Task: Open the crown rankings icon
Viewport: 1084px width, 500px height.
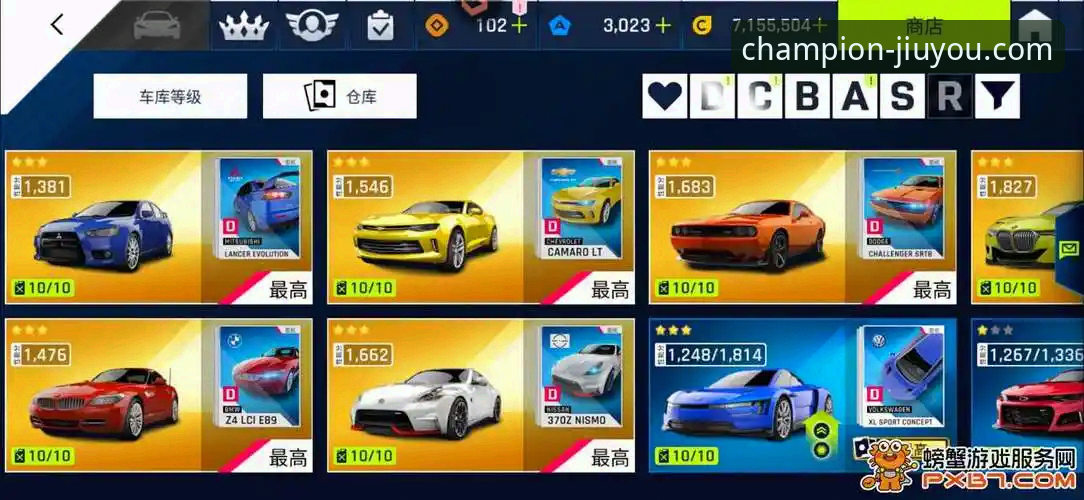Action: point(244,26)
